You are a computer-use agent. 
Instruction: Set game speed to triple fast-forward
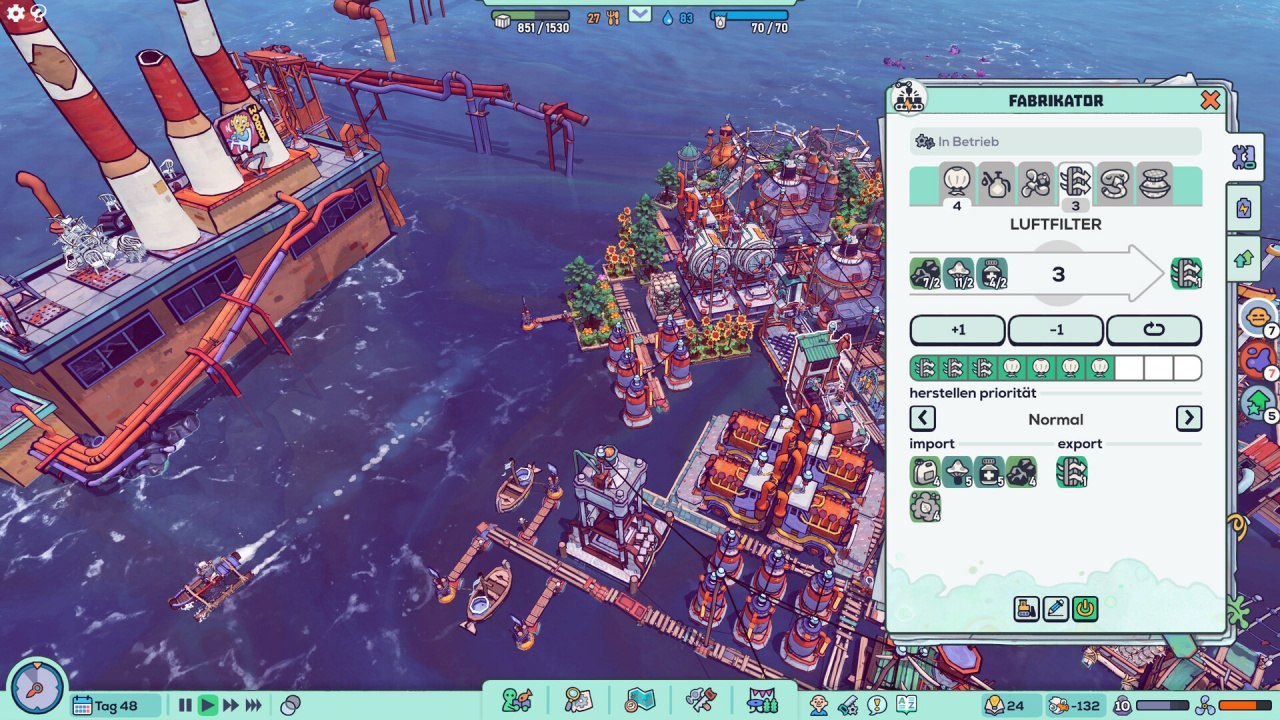coord(254,705)
